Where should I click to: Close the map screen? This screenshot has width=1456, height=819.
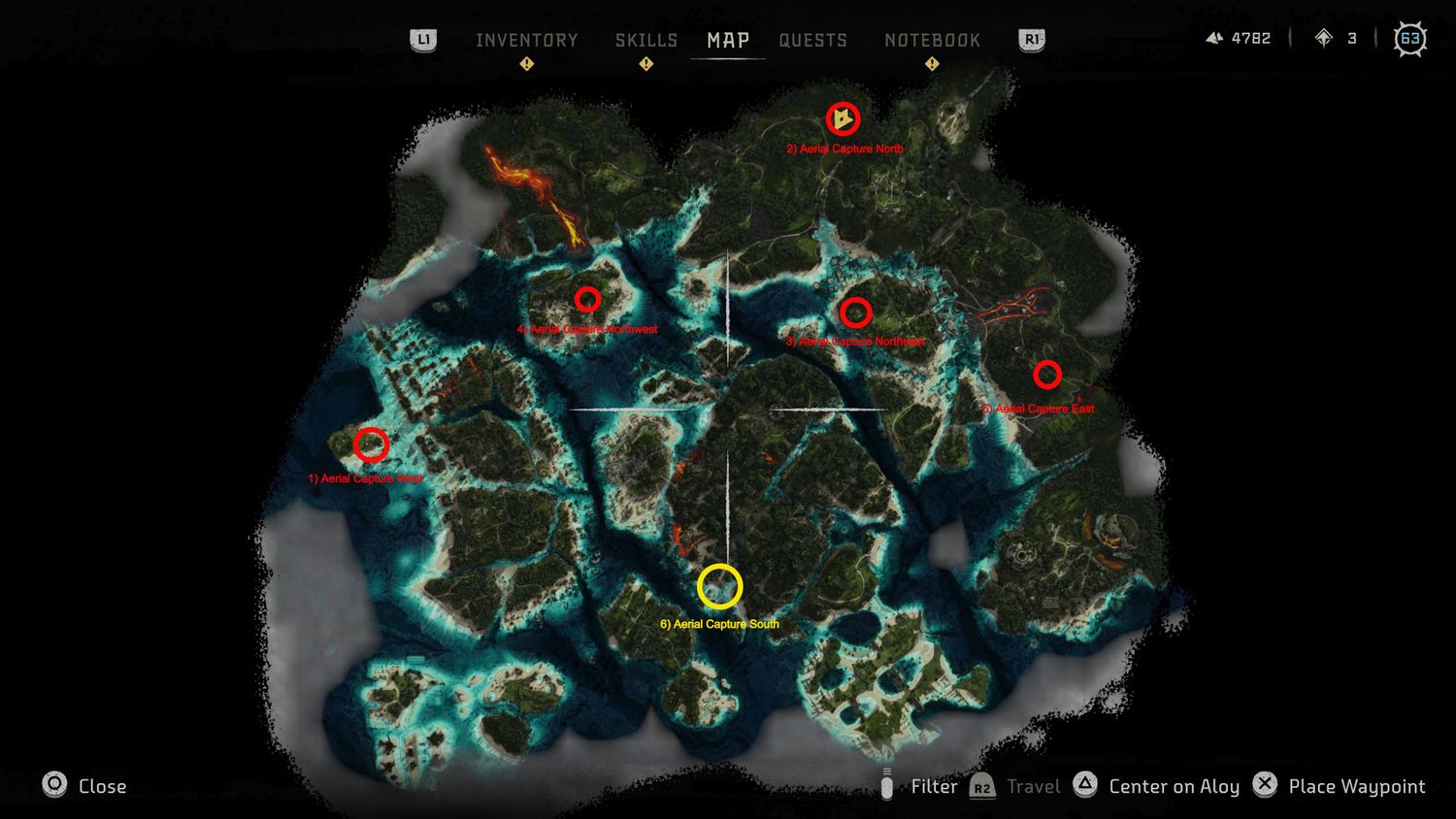click(x=84, y=786)
